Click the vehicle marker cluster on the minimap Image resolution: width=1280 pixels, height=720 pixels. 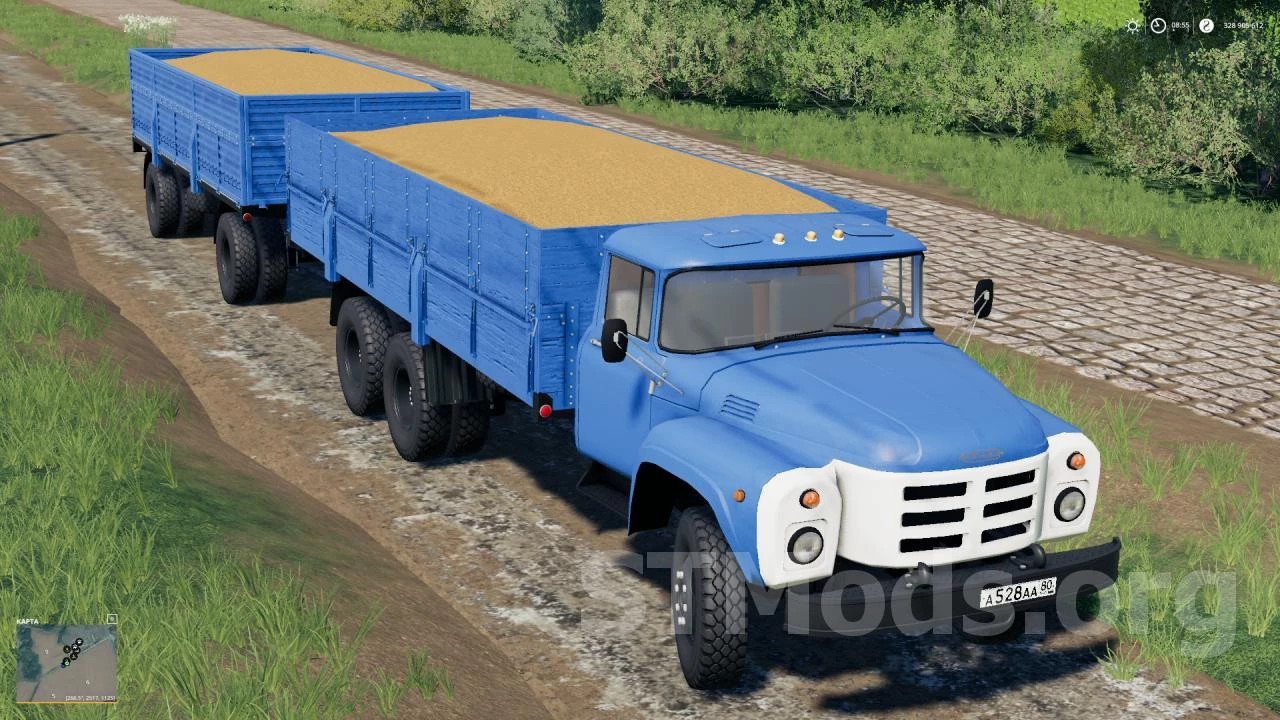click(x=75, y=650)
